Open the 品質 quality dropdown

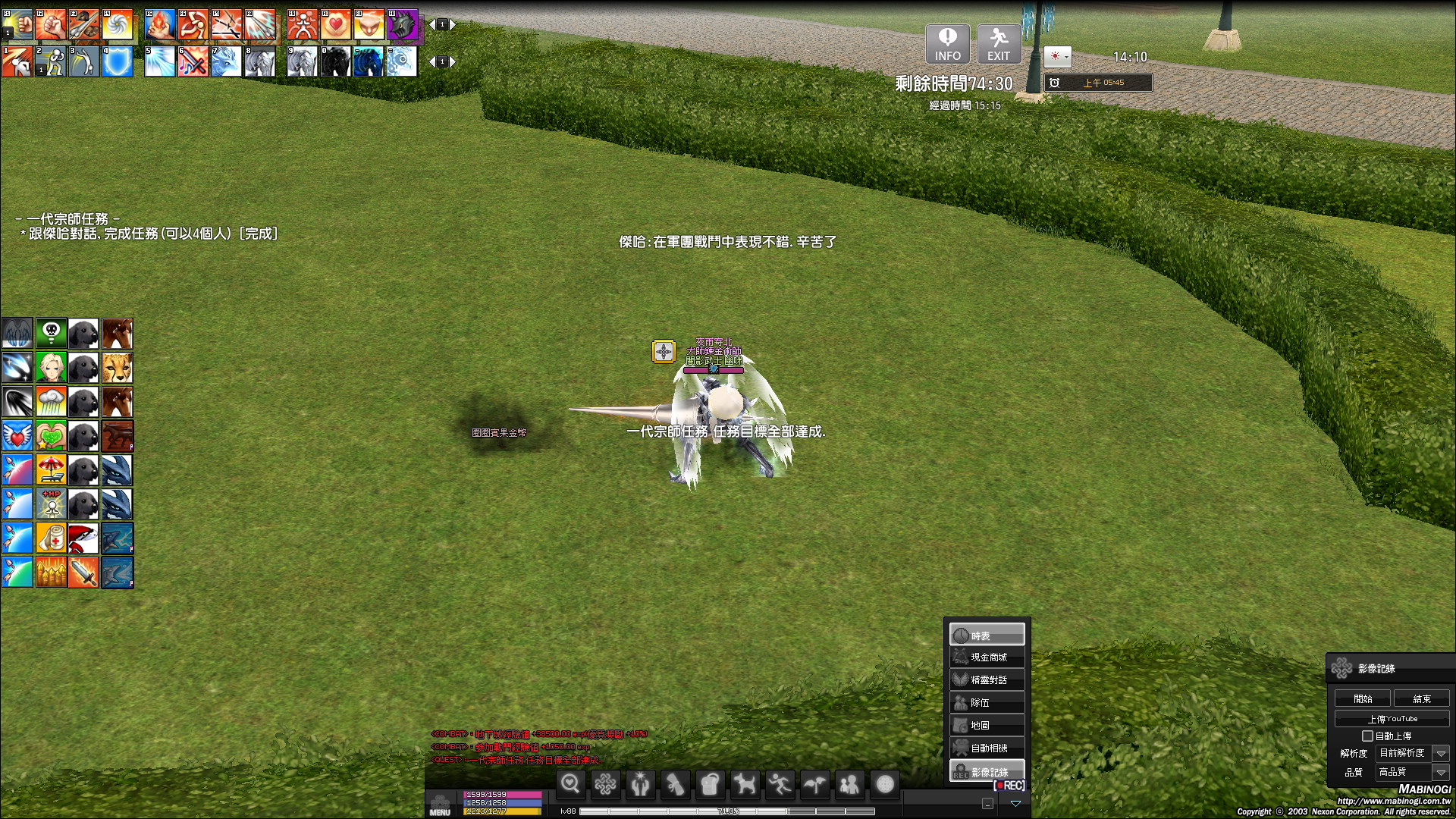coord(1441,772)
